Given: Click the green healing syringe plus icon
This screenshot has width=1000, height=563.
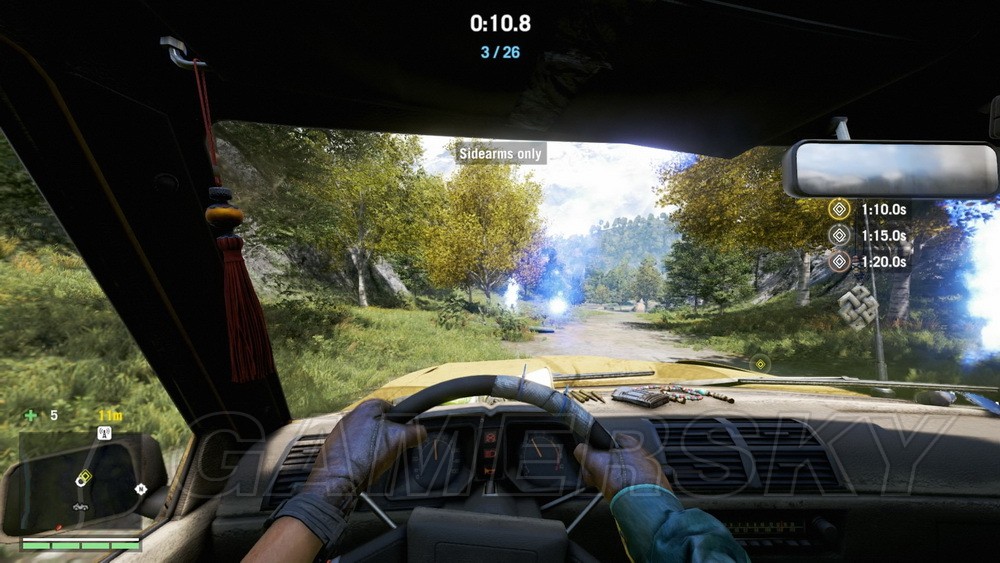Looking at the screenshot, I should (31, 415).
